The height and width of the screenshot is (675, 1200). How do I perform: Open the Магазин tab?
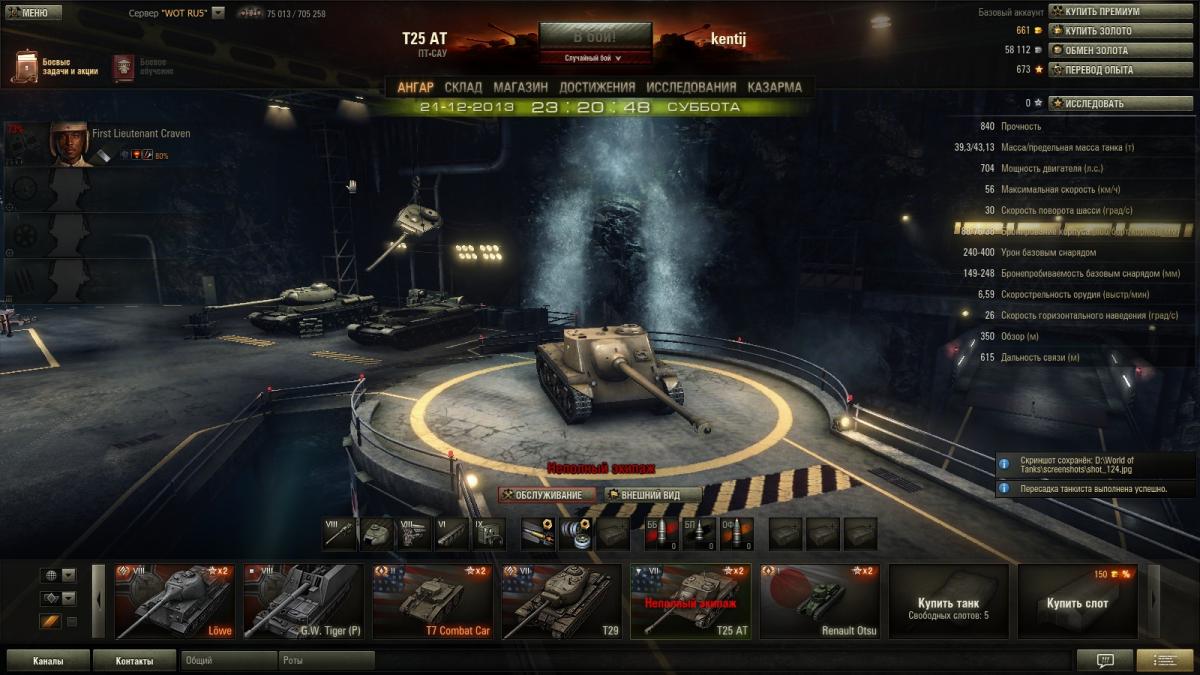tap(521, 87)
